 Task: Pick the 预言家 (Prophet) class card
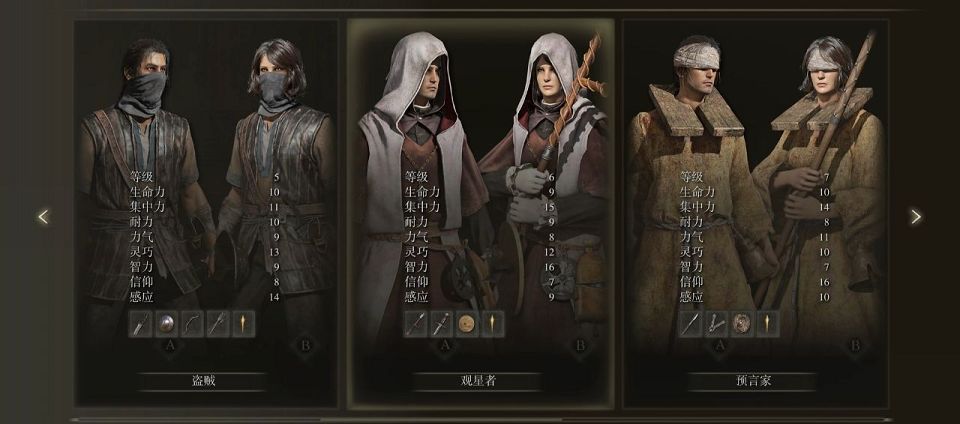click(x=754, y=381)
